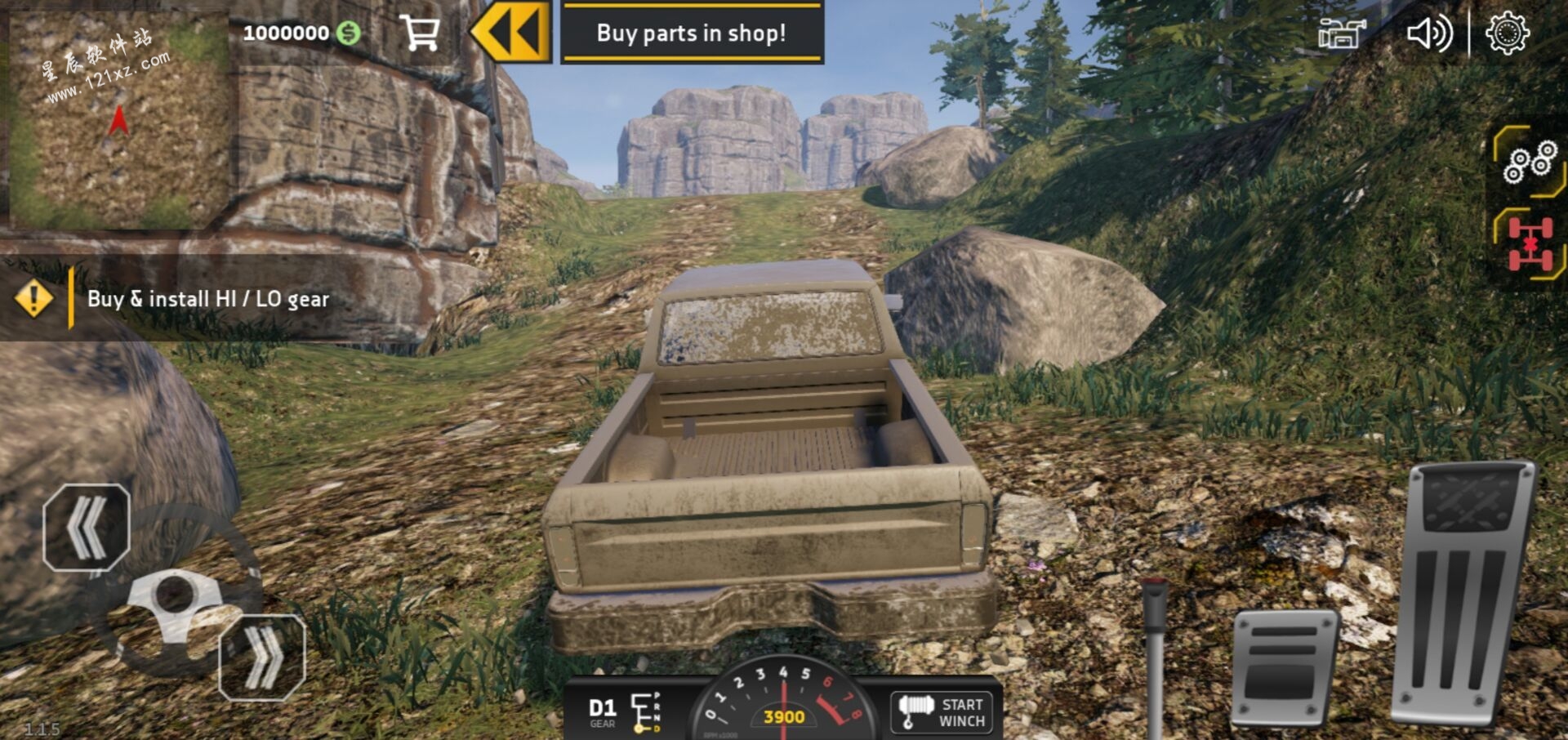Hit the gas accelerator pedal
1568x740 pixels.
1463,592
